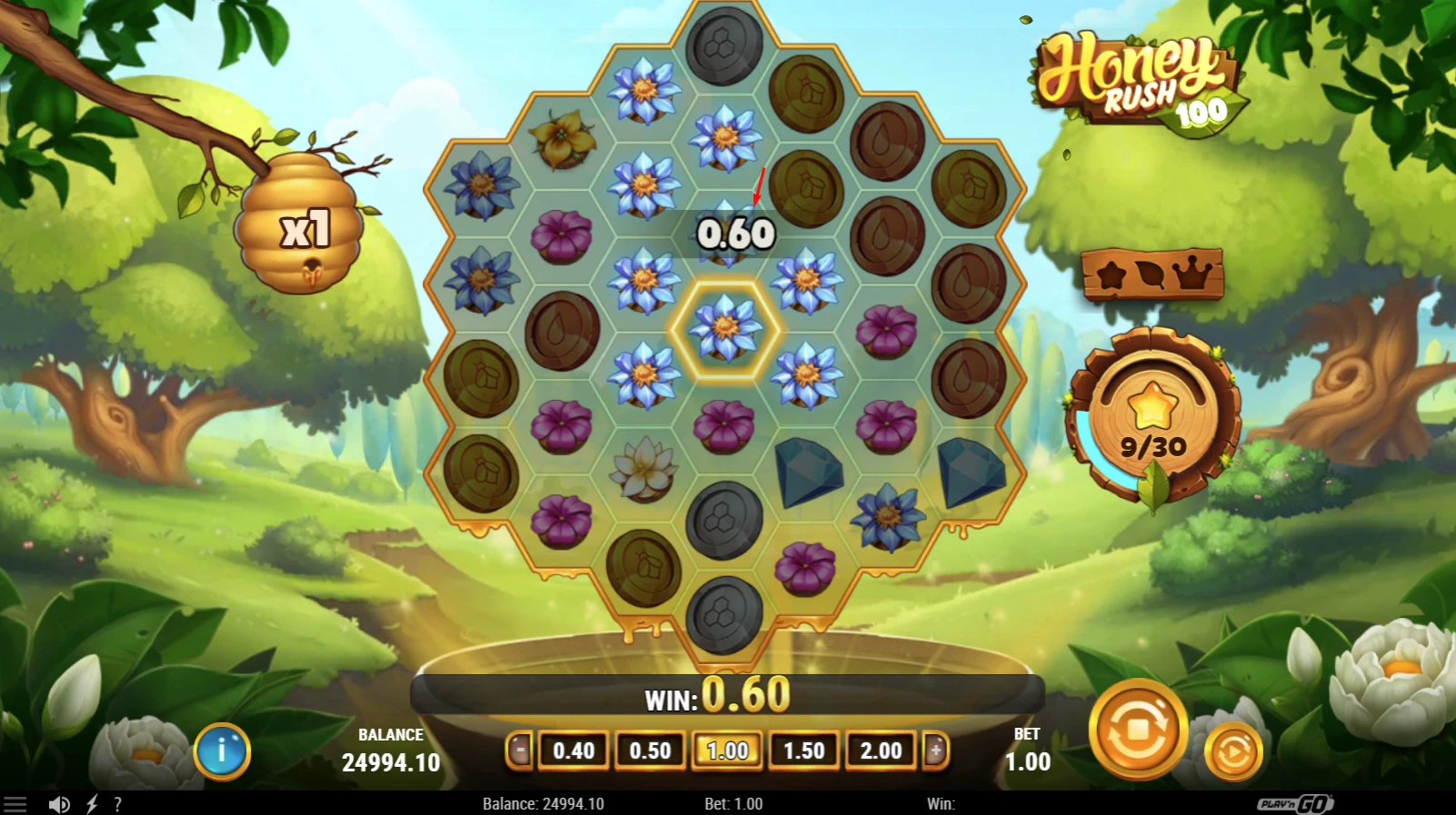This screenshot has width=1456, height=815.
Task: Open help using the question mark icon
Action: pyautogui.click(x=116, y=803)
